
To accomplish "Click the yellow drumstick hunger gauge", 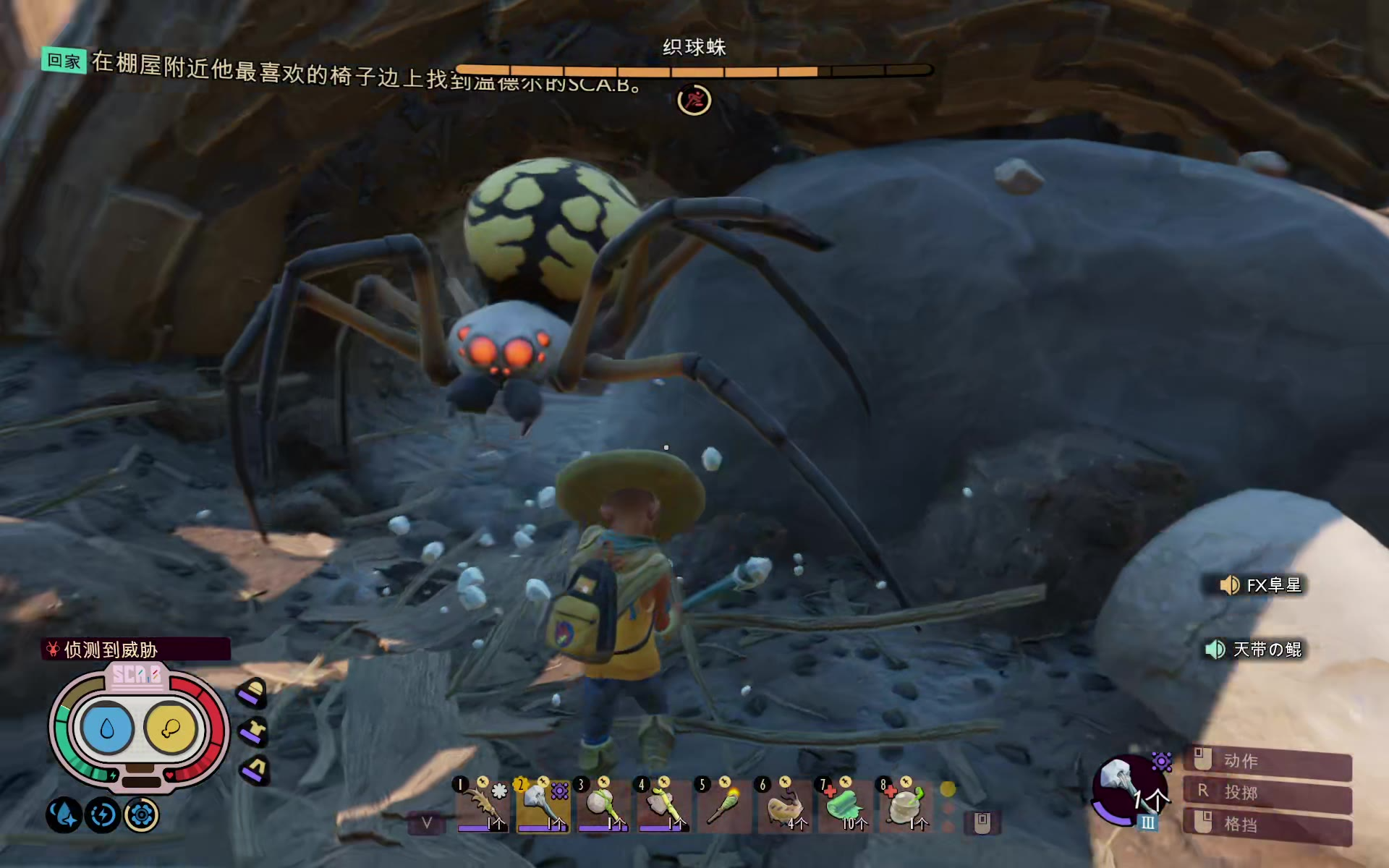I will click(x=171, y=728).
